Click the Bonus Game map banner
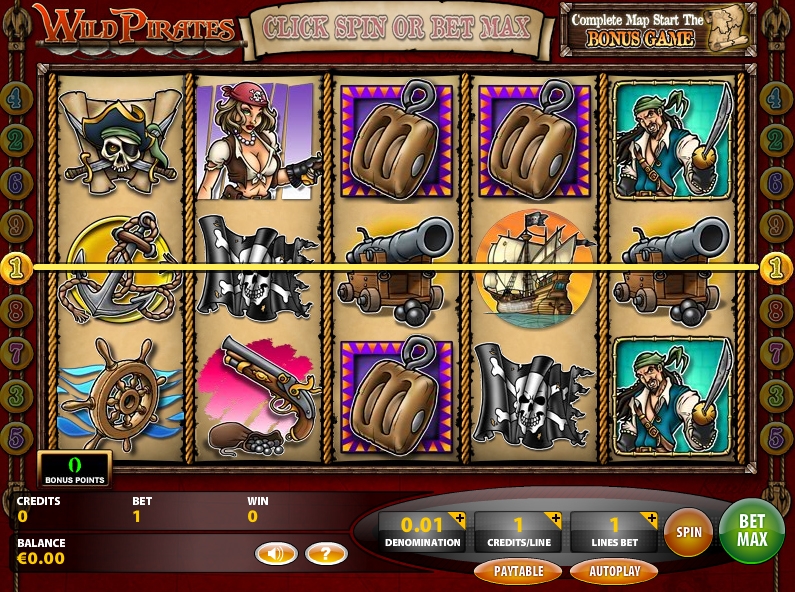 point(658,29)
